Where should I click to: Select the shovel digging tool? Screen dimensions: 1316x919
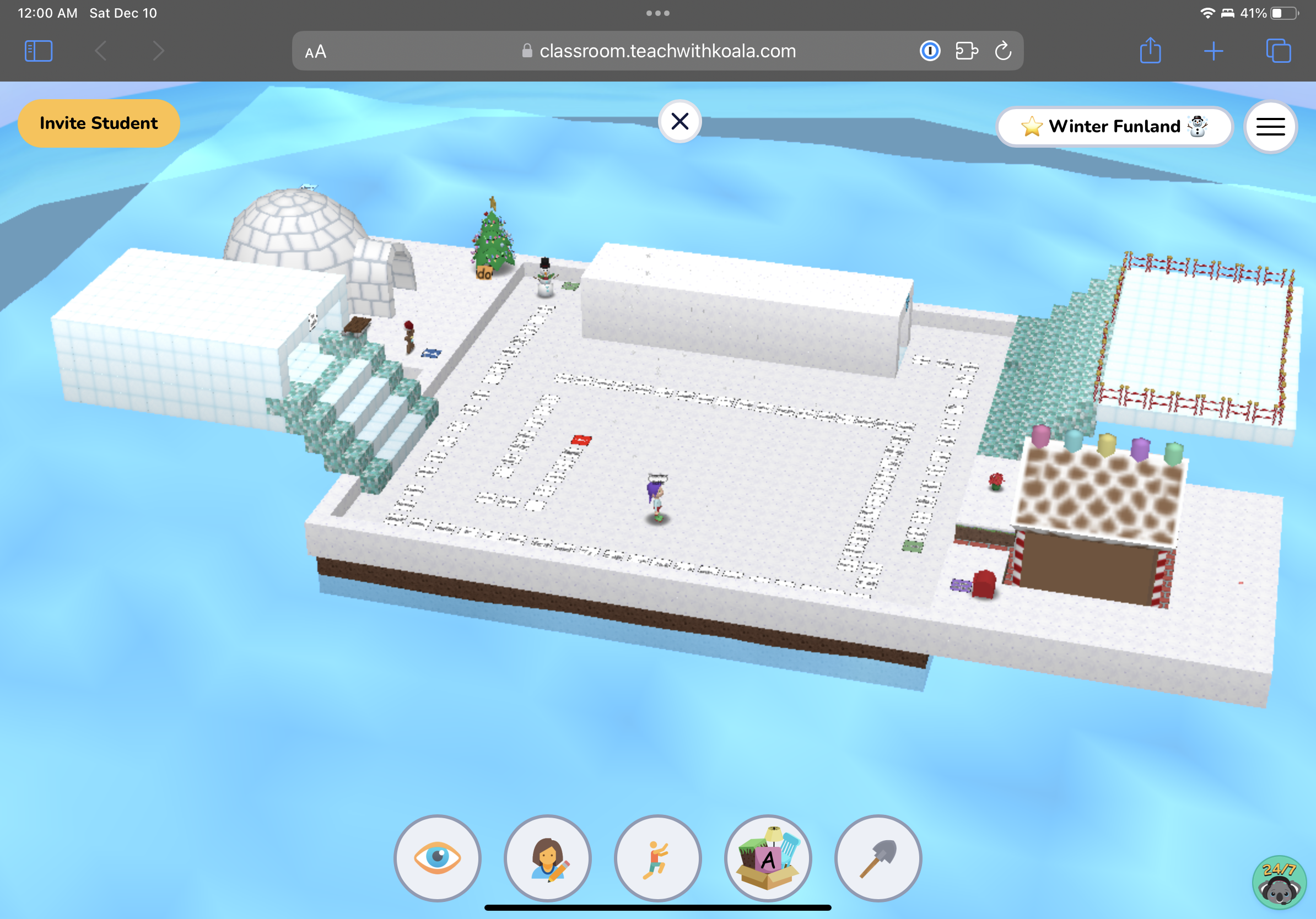(x=878, y=858)
